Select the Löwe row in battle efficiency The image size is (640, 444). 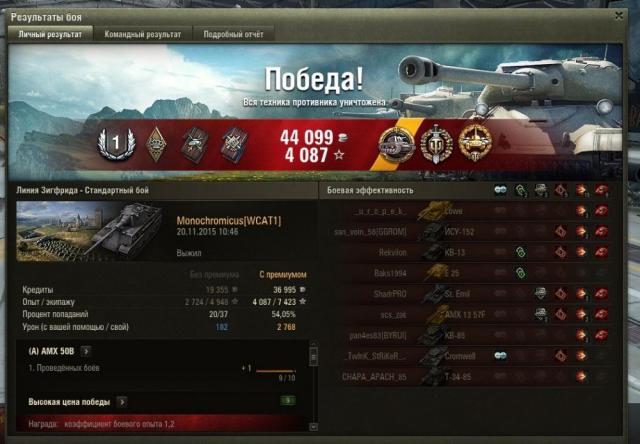click(x=470, y=211)
